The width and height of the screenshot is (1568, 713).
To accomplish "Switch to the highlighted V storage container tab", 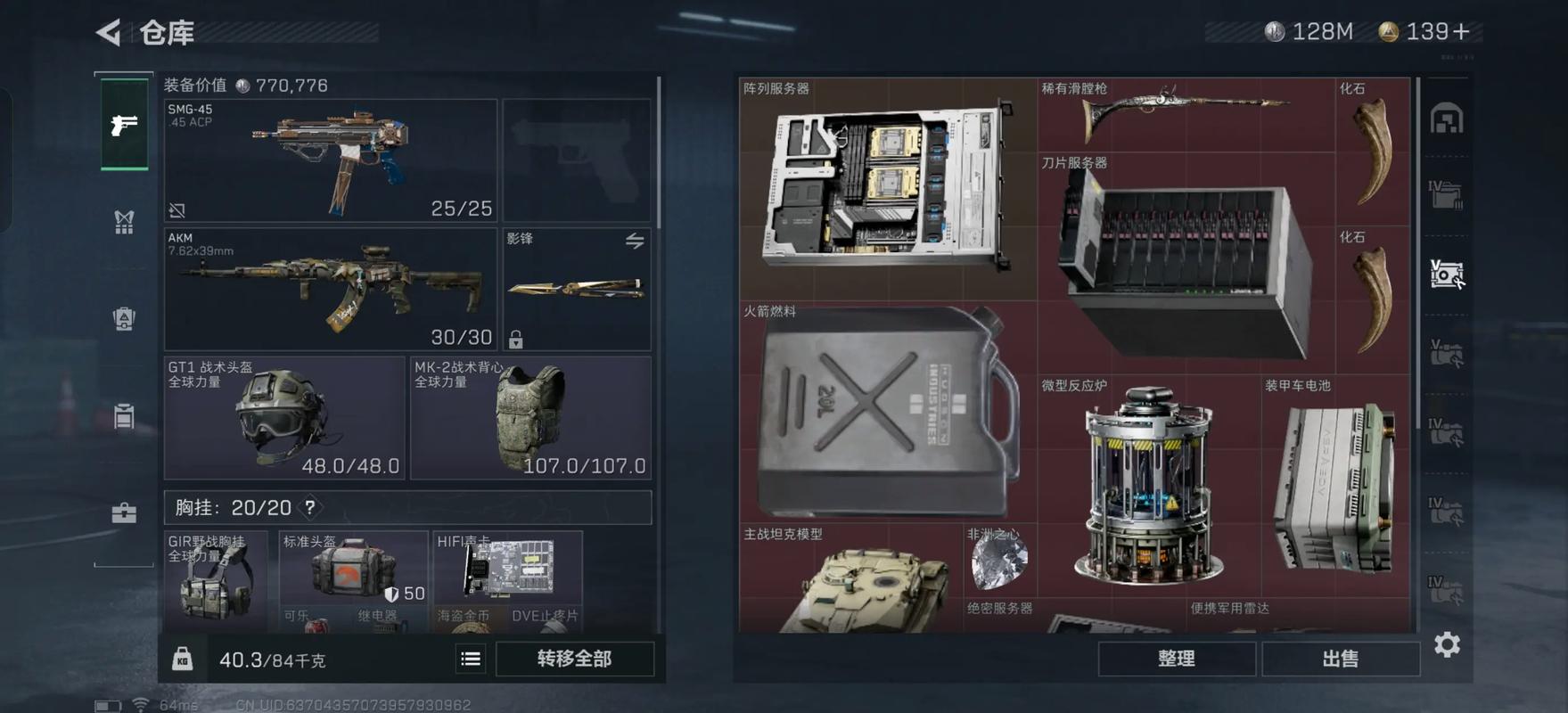I will coord(1449,275).
